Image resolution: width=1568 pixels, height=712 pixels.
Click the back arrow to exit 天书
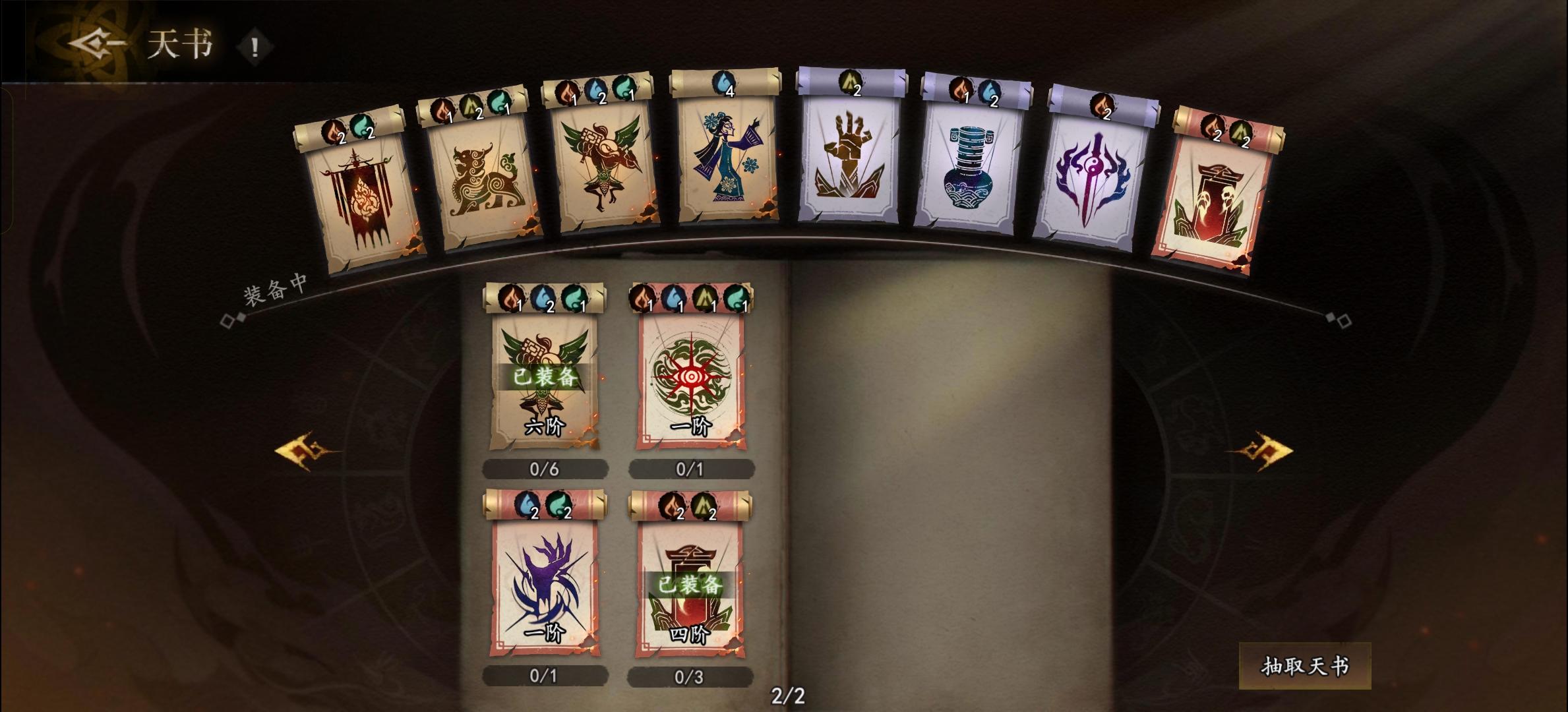point(92,42)
